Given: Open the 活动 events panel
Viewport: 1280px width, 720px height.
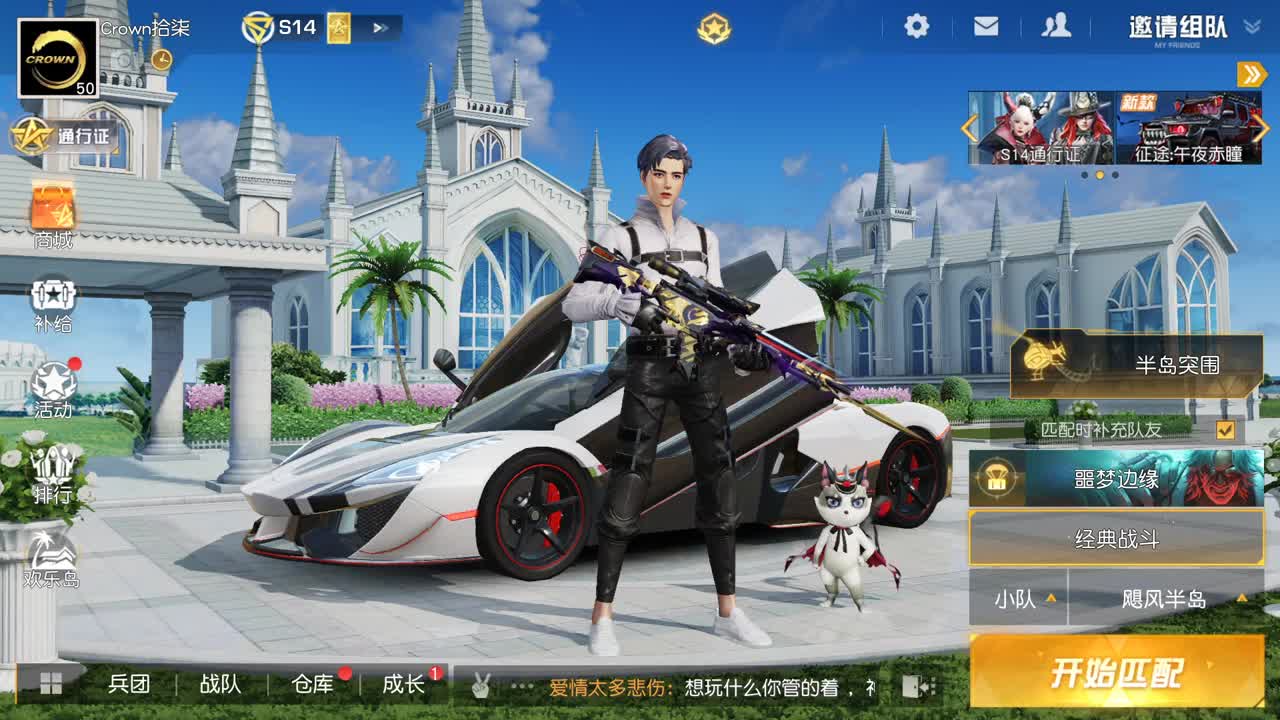Looking at the screenshot, I should (55, 385).
